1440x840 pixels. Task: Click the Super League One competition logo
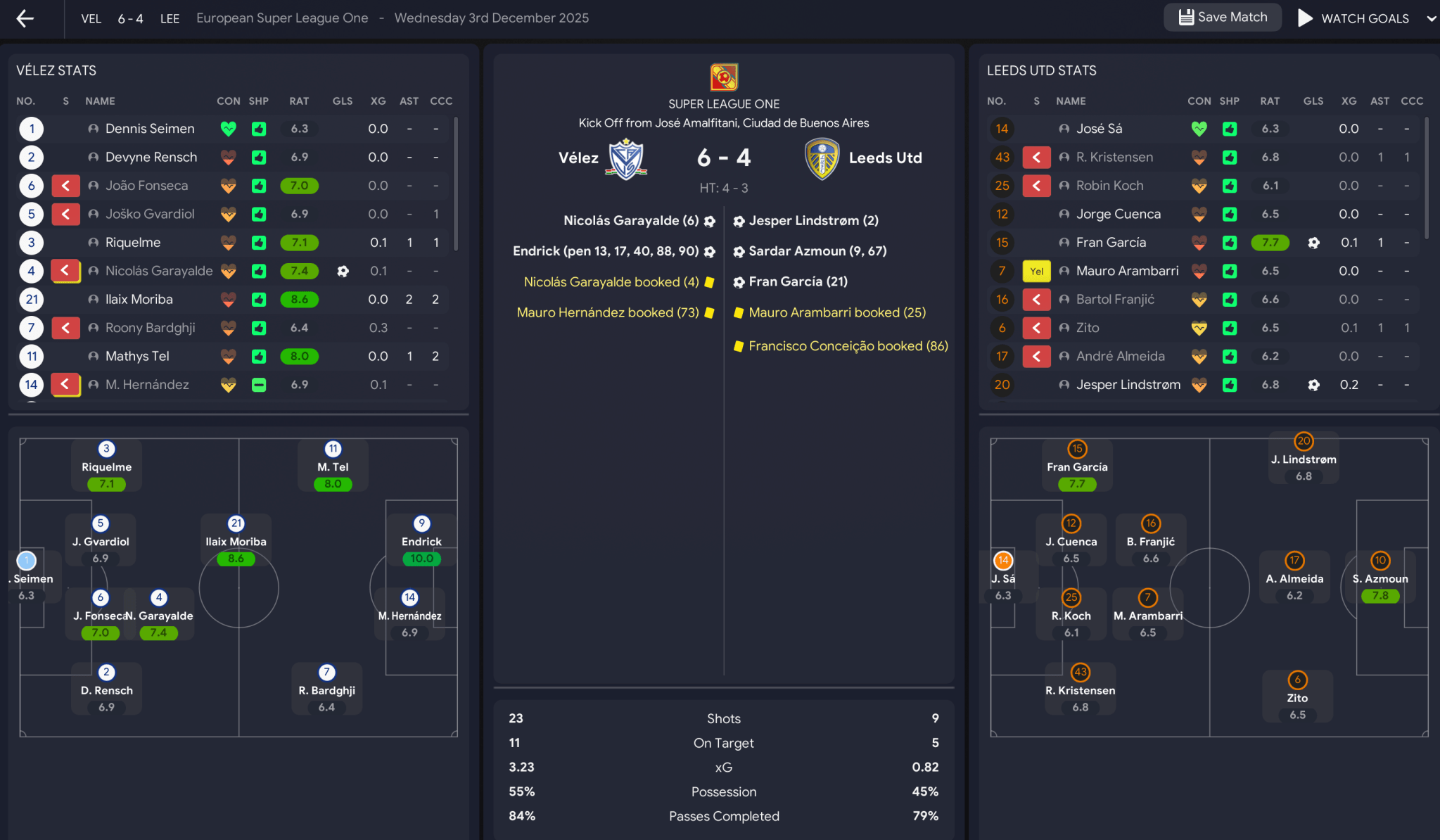723,77
